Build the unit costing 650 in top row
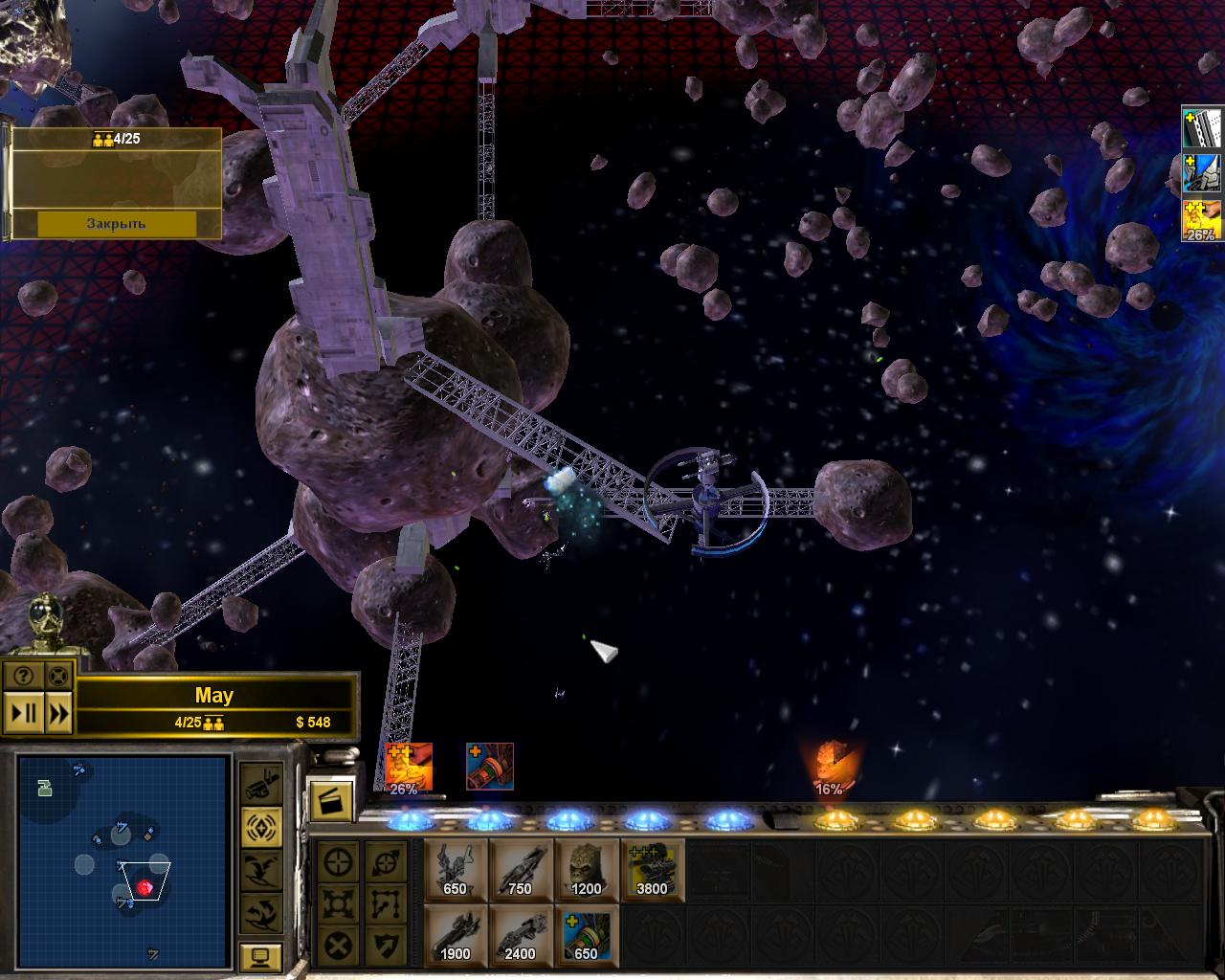 click(455, 869)
